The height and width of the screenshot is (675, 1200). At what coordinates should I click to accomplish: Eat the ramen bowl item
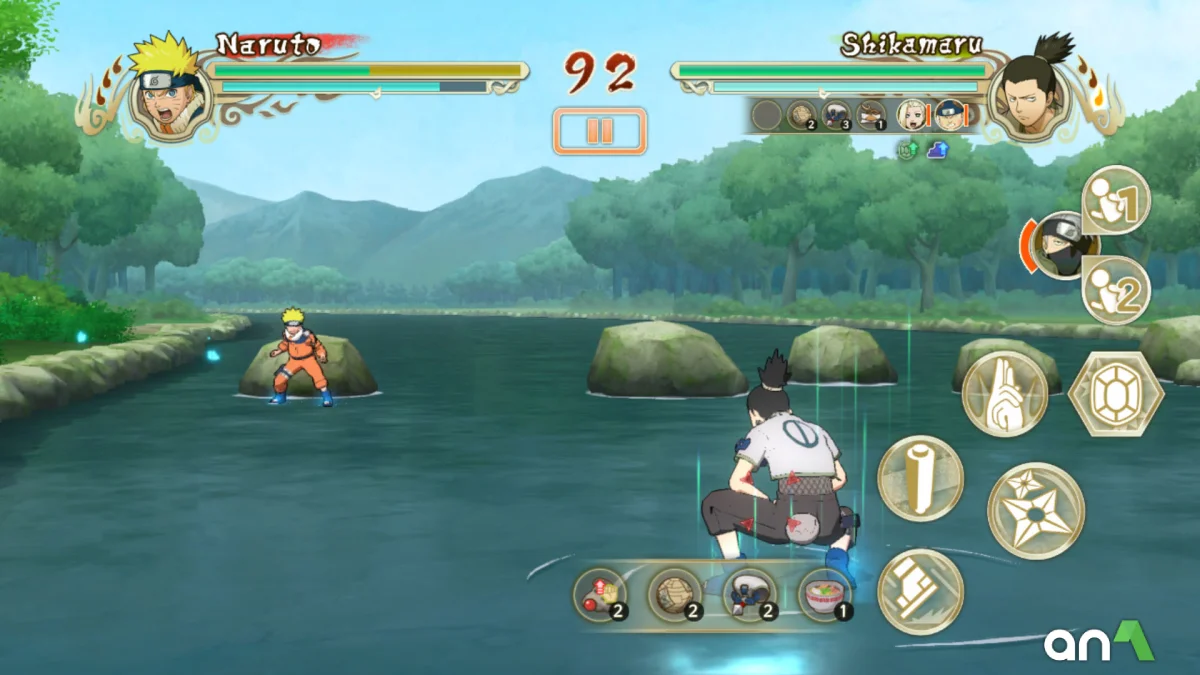tap(825, 596)
